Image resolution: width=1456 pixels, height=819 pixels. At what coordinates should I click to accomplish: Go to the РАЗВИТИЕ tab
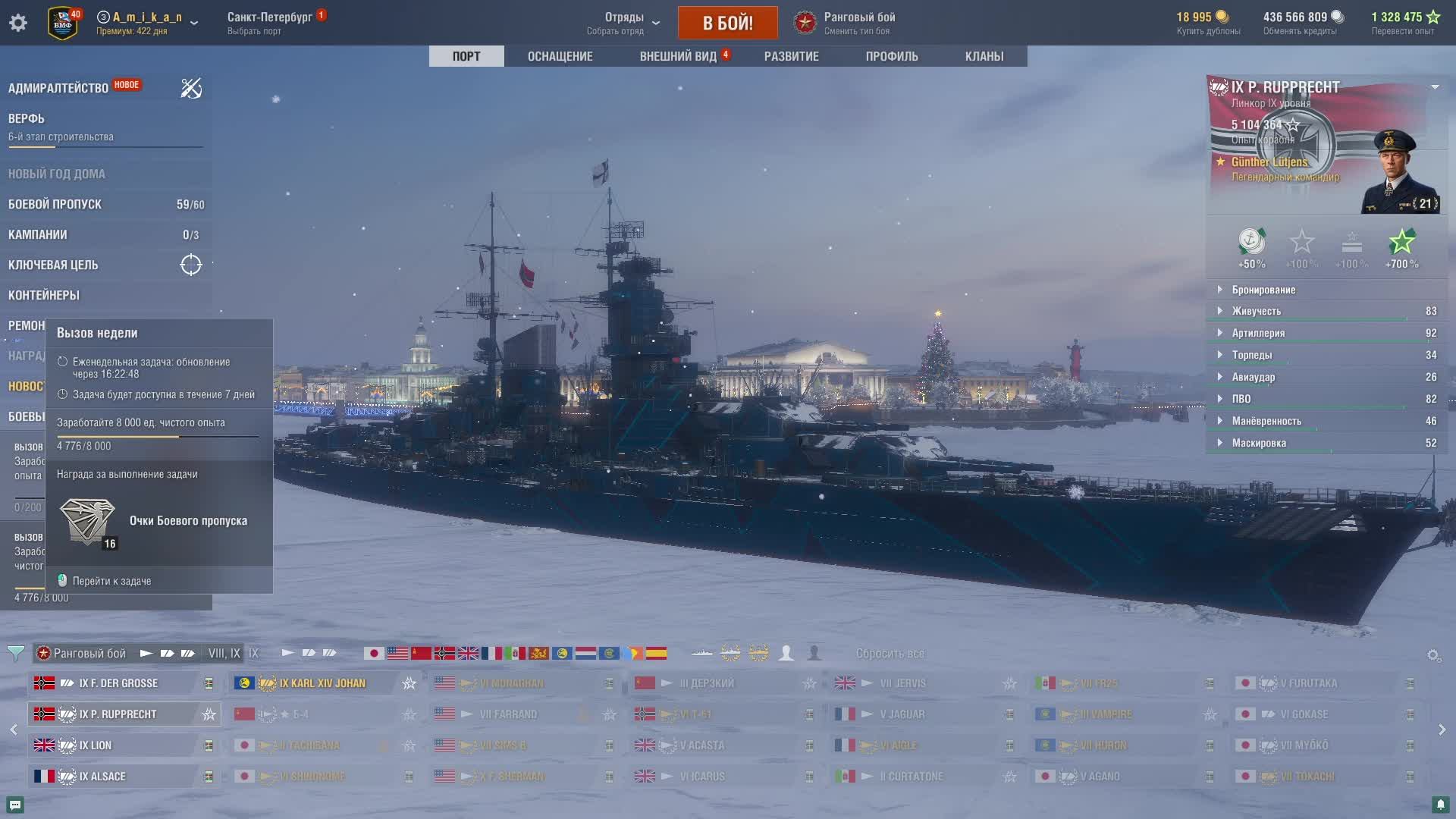(791, 56)
